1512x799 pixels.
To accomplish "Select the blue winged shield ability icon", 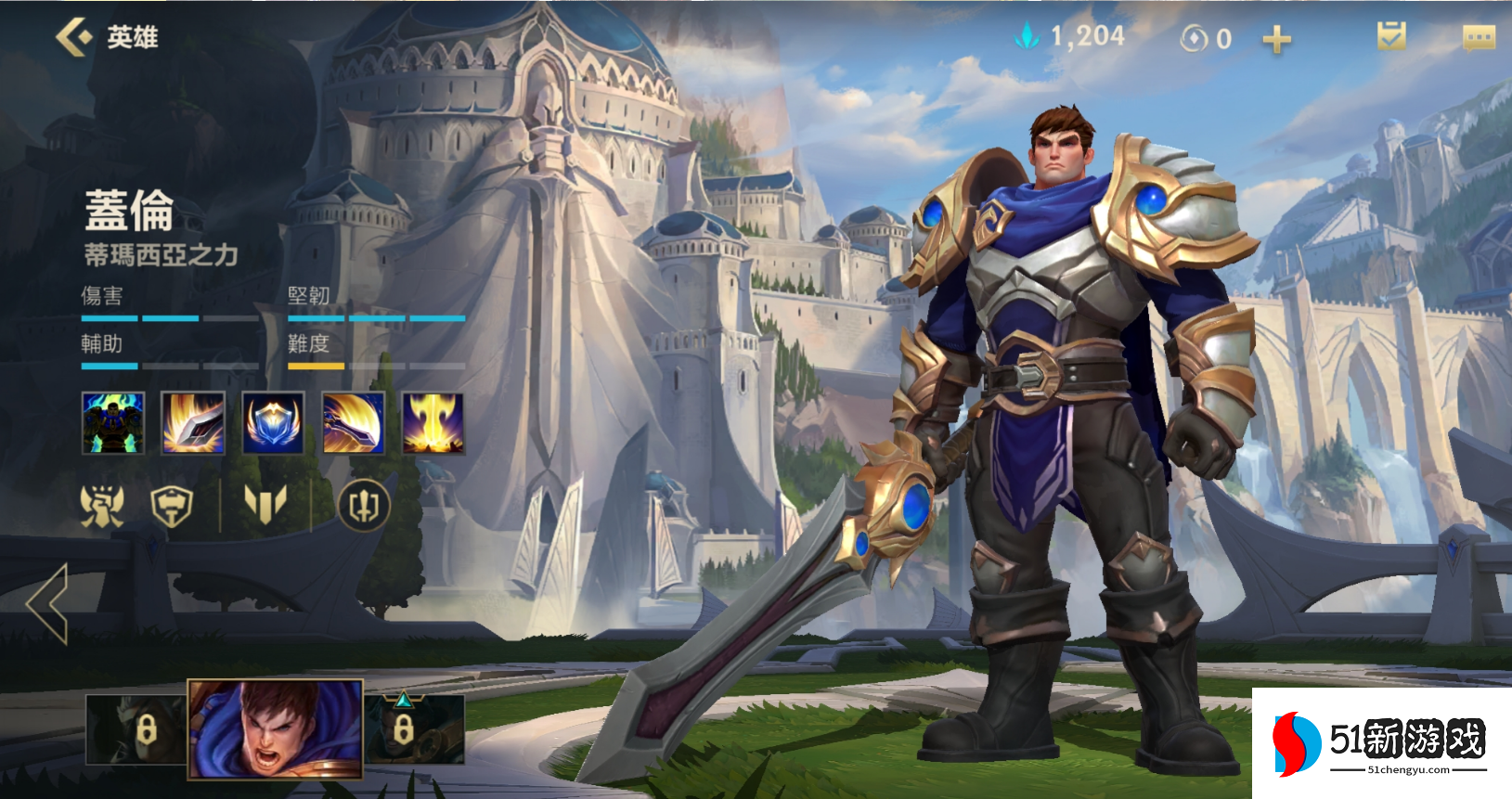I will [x=273, y=423].
